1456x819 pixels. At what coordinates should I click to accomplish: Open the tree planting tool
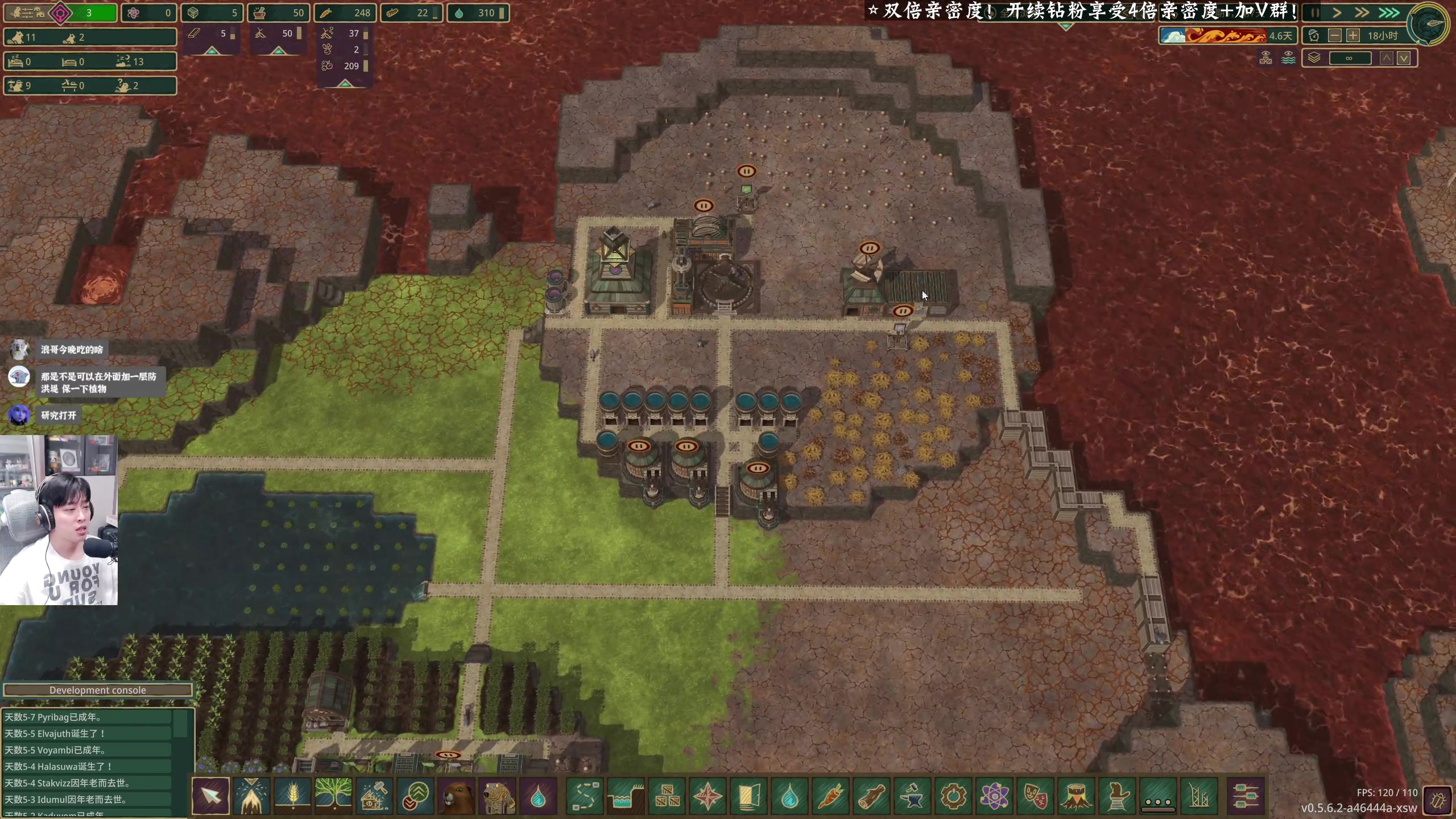pyautogui.click(x=333, y=796)
